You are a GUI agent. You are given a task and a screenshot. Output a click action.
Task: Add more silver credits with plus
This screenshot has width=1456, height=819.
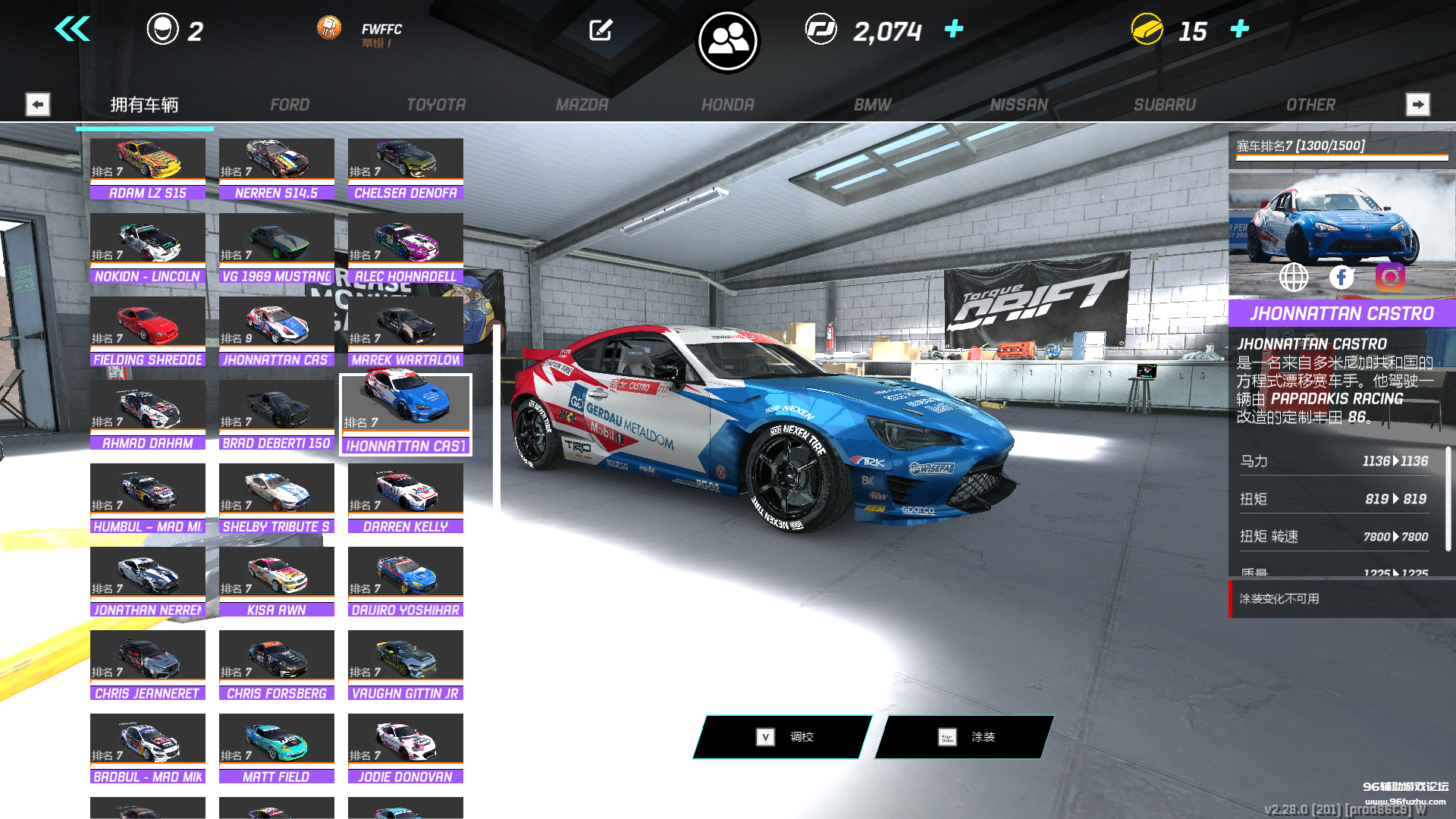954,29
